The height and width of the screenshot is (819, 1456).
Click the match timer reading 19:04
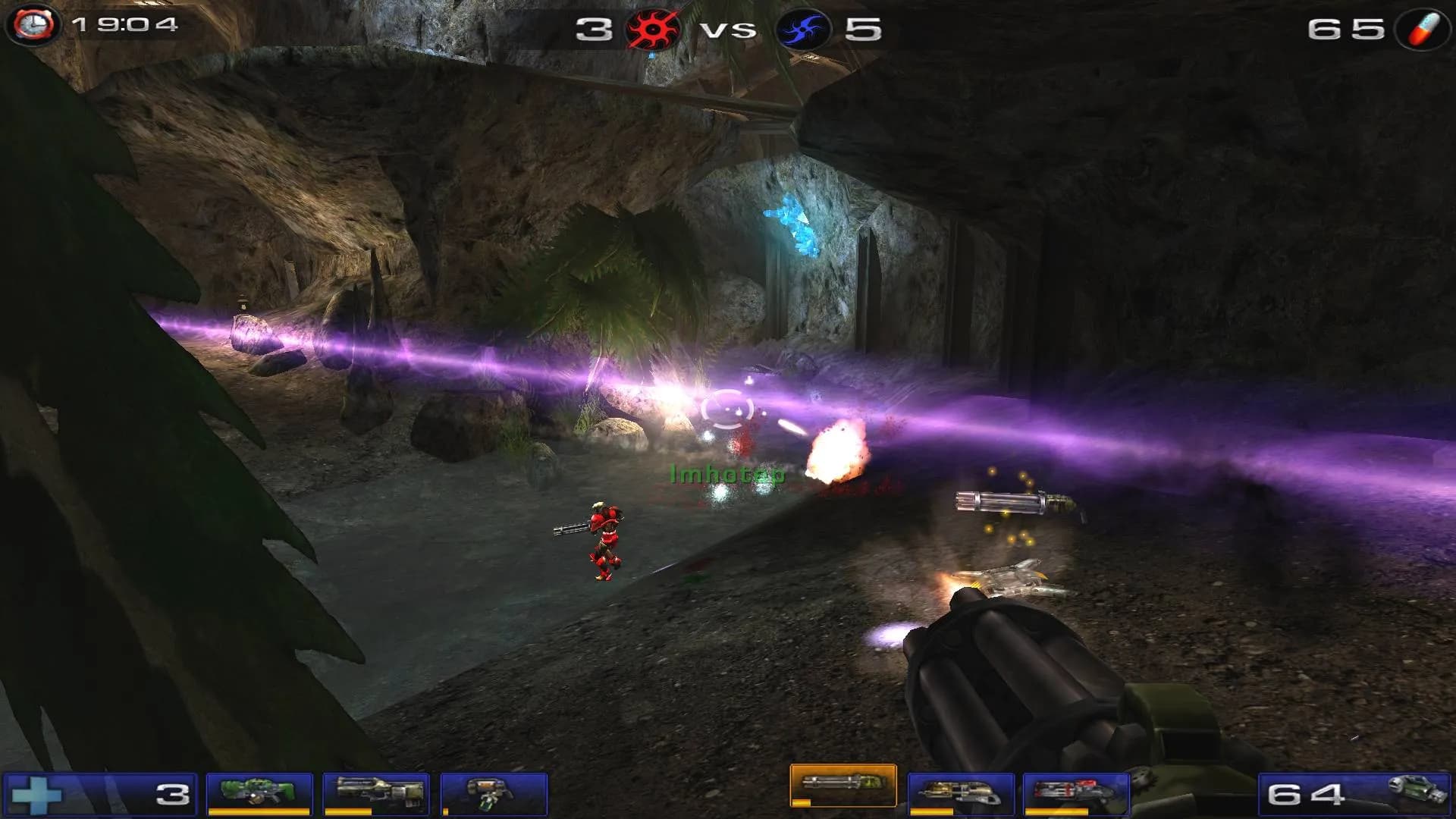(125, 27)
